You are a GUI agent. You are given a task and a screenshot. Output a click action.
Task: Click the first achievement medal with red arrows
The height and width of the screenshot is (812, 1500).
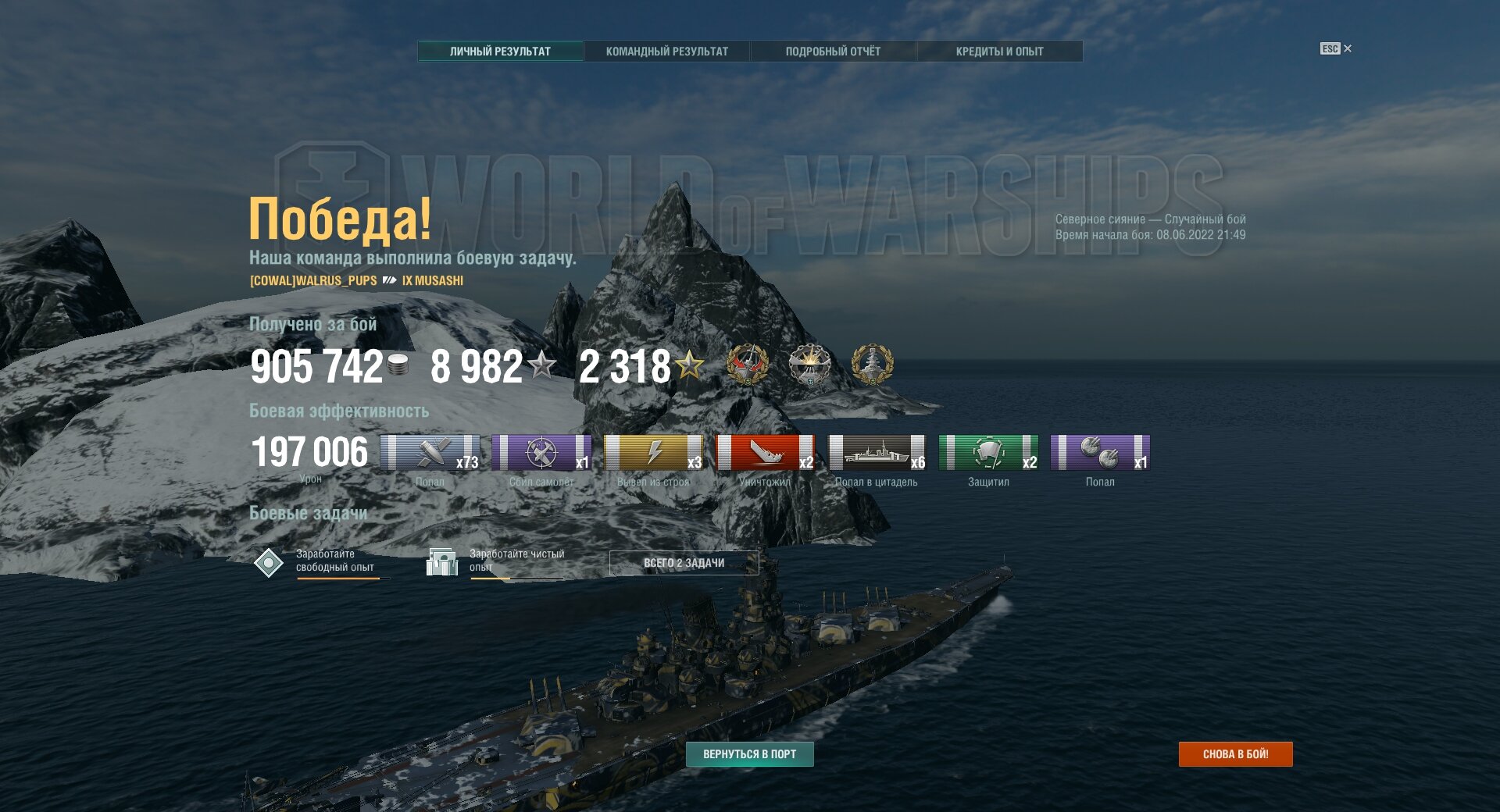[748, 365]
